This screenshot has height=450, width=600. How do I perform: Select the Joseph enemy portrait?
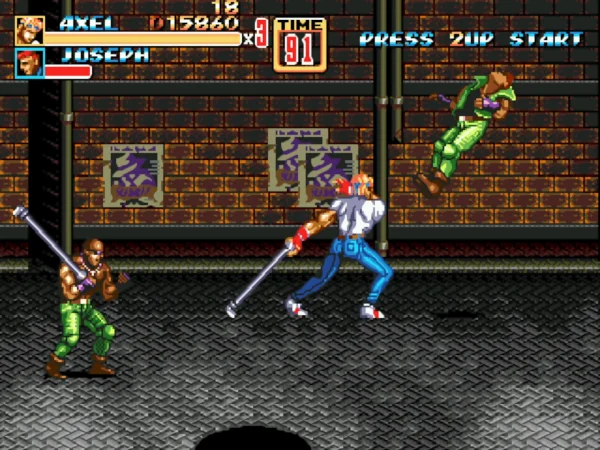29,63
